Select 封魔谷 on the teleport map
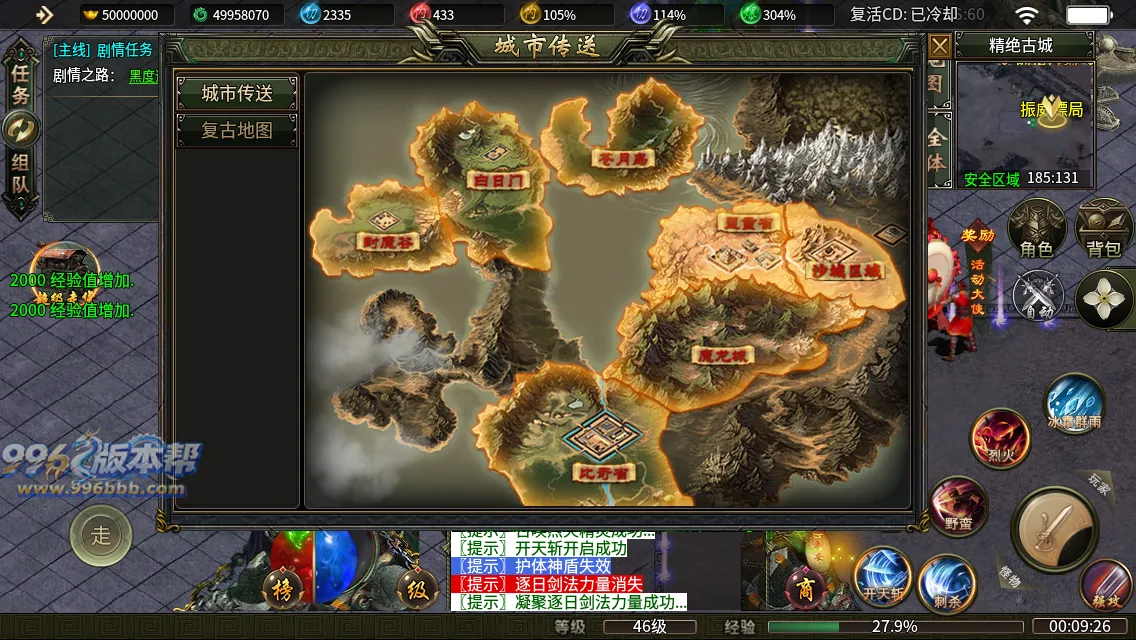This screenshot has height=640, width=1136. pyautogui.click(x=385, y=240)
